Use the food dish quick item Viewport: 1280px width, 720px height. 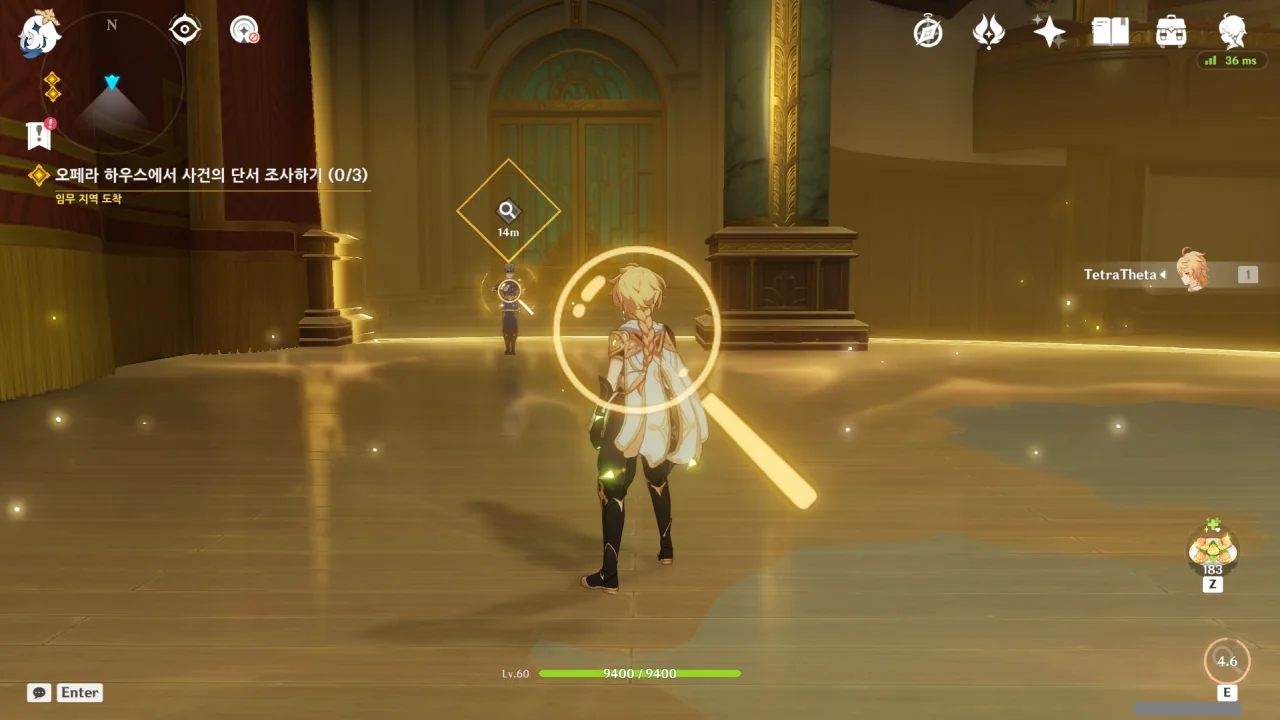pyautogui.click(x=1213, y=548)
